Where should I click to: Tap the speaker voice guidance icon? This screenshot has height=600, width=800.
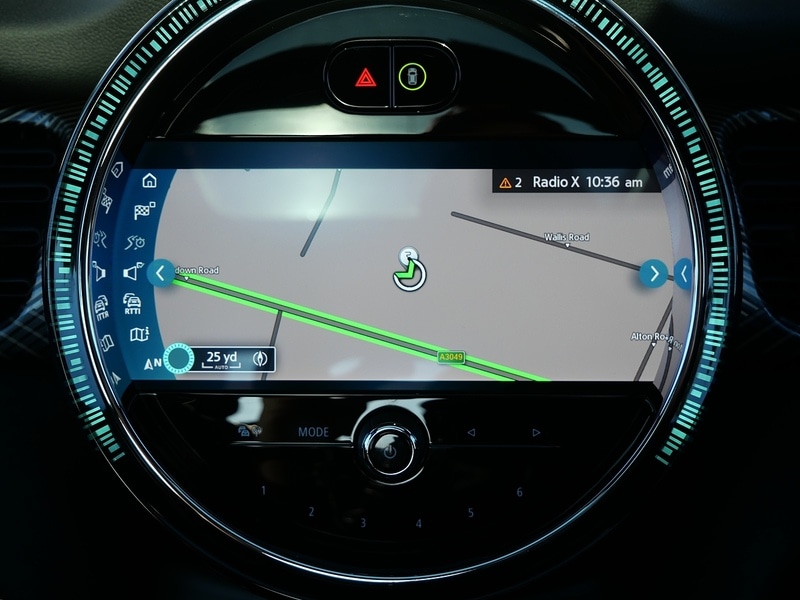(x=133, y=272)
